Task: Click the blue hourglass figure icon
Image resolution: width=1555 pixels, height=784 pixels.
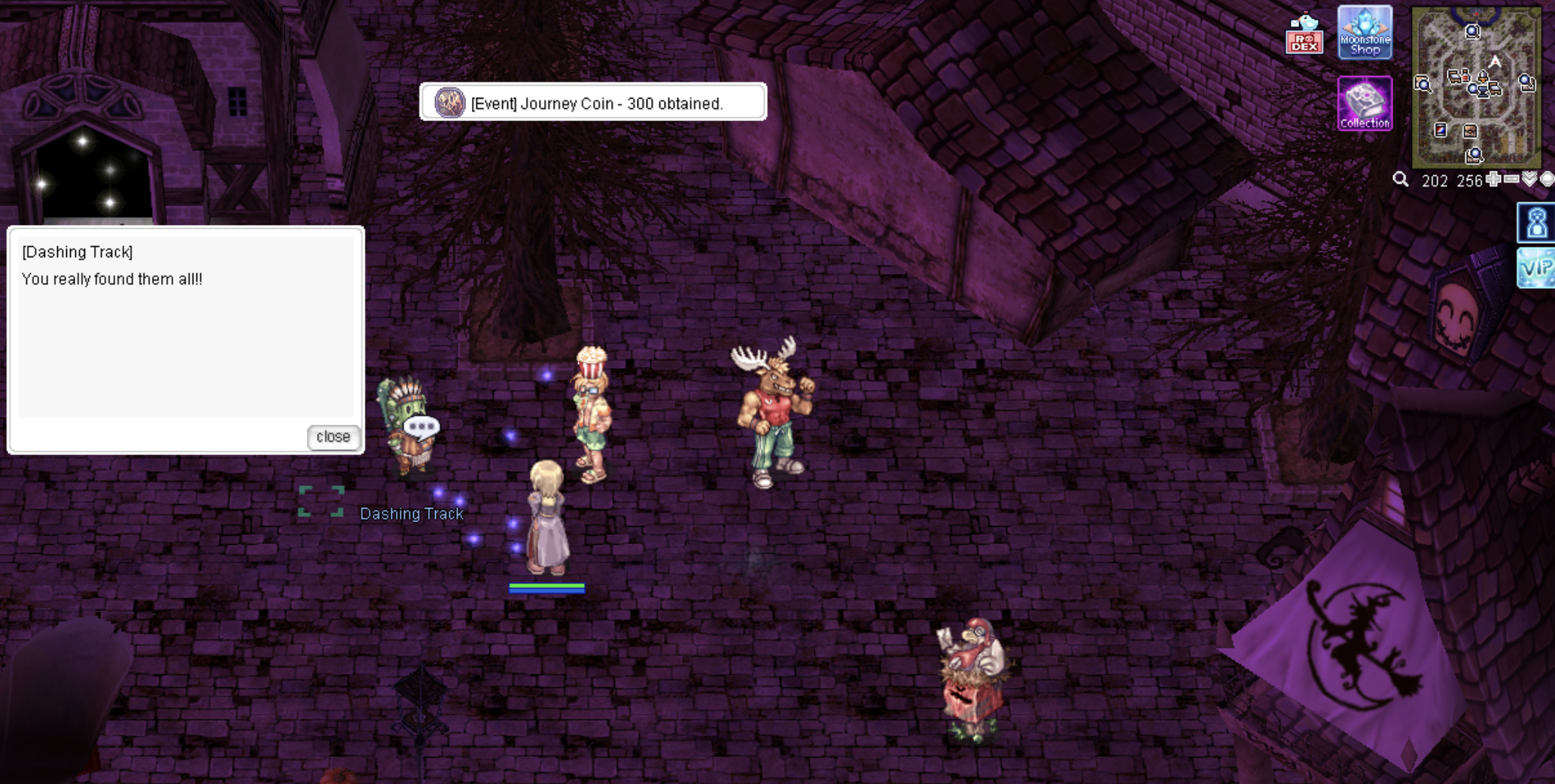Action: point(1537,223)
